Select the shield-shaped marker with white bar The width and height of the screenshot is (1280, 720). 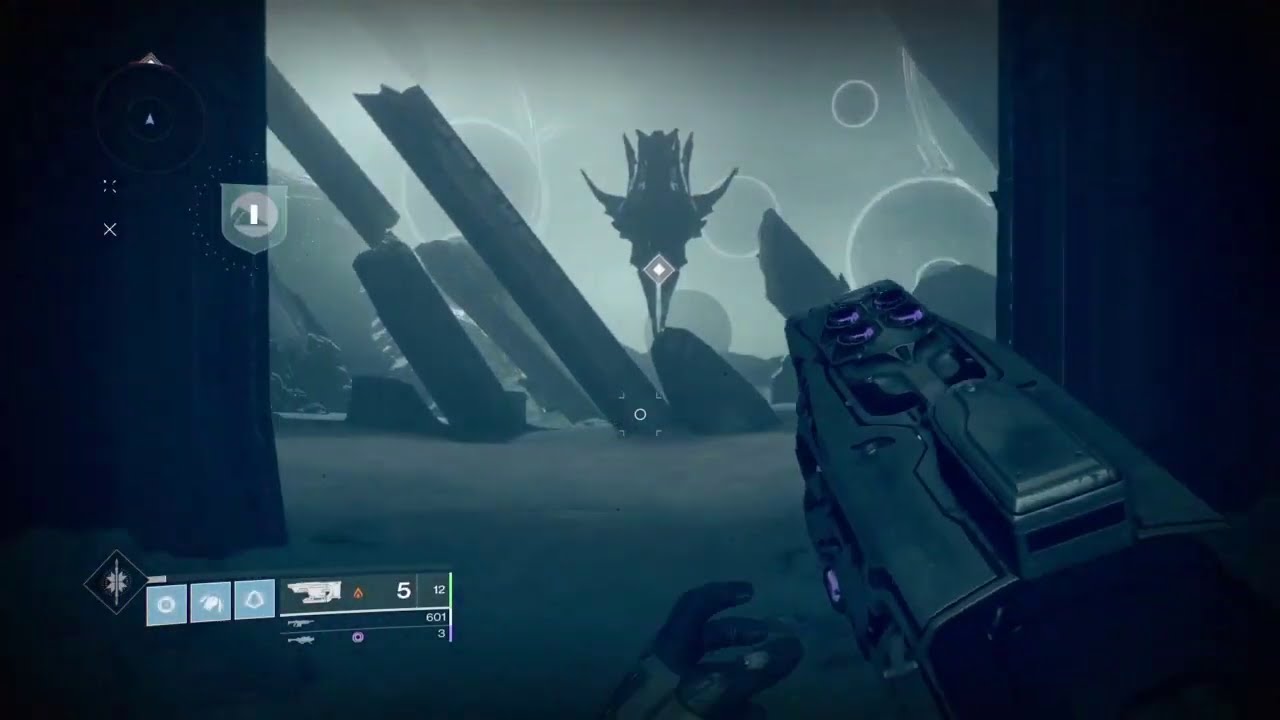[254, 215]
